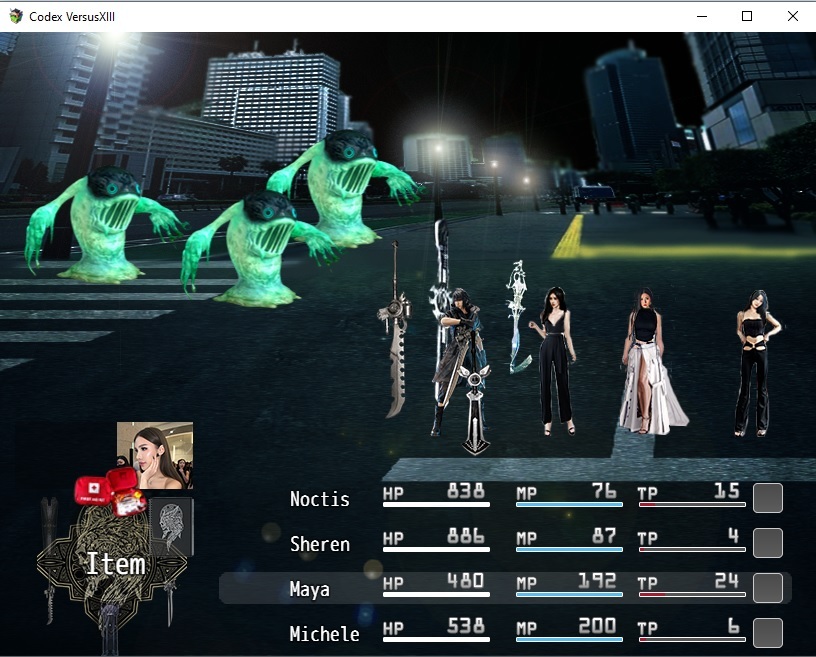The width and height of the screenshot is (816, 657).
Task: Choose Maya's highlighted party row
Action: tap(504, 588)
